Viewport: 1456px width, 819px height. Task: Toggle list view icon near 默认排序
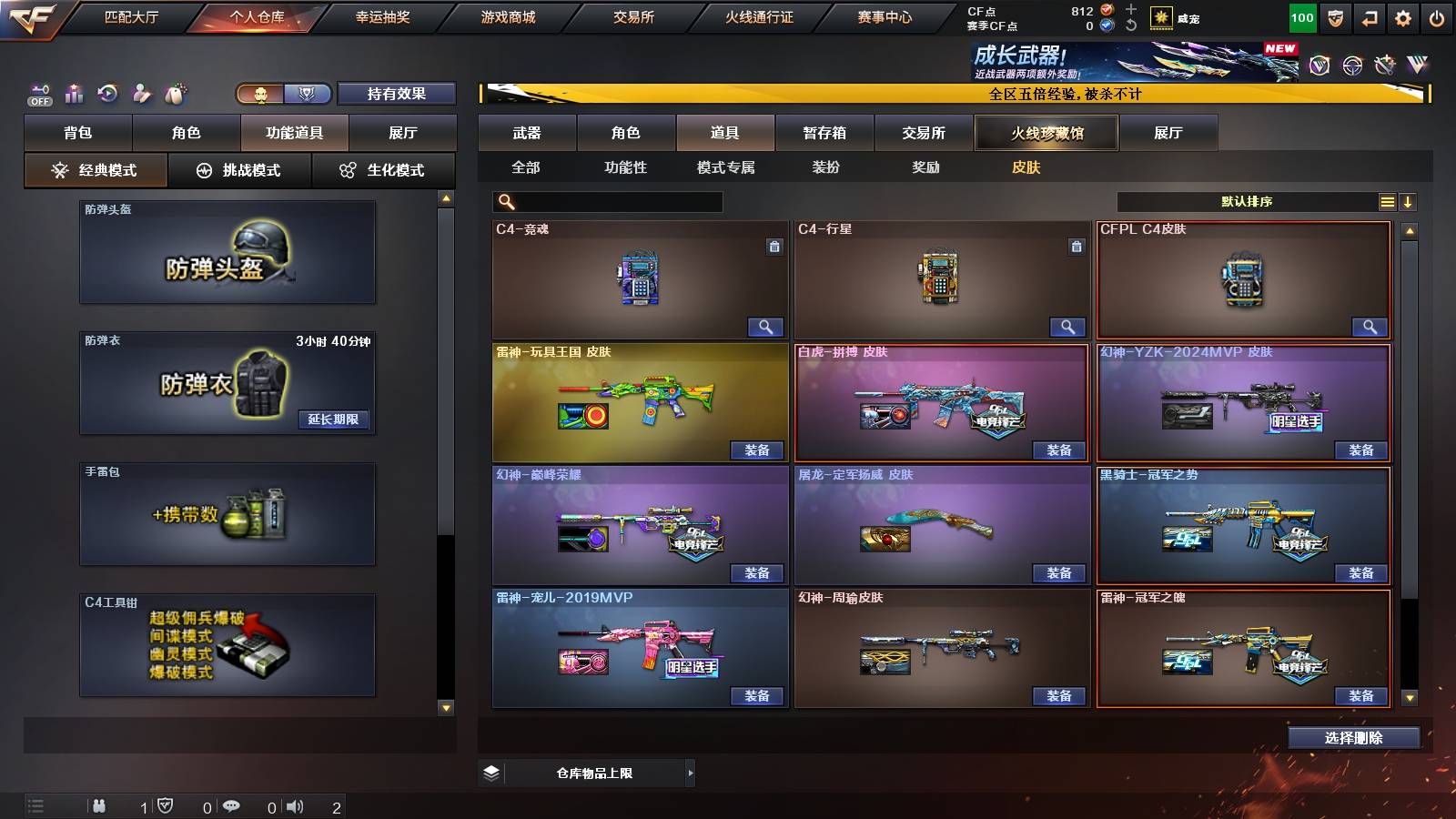click(x=1388, y=200)
